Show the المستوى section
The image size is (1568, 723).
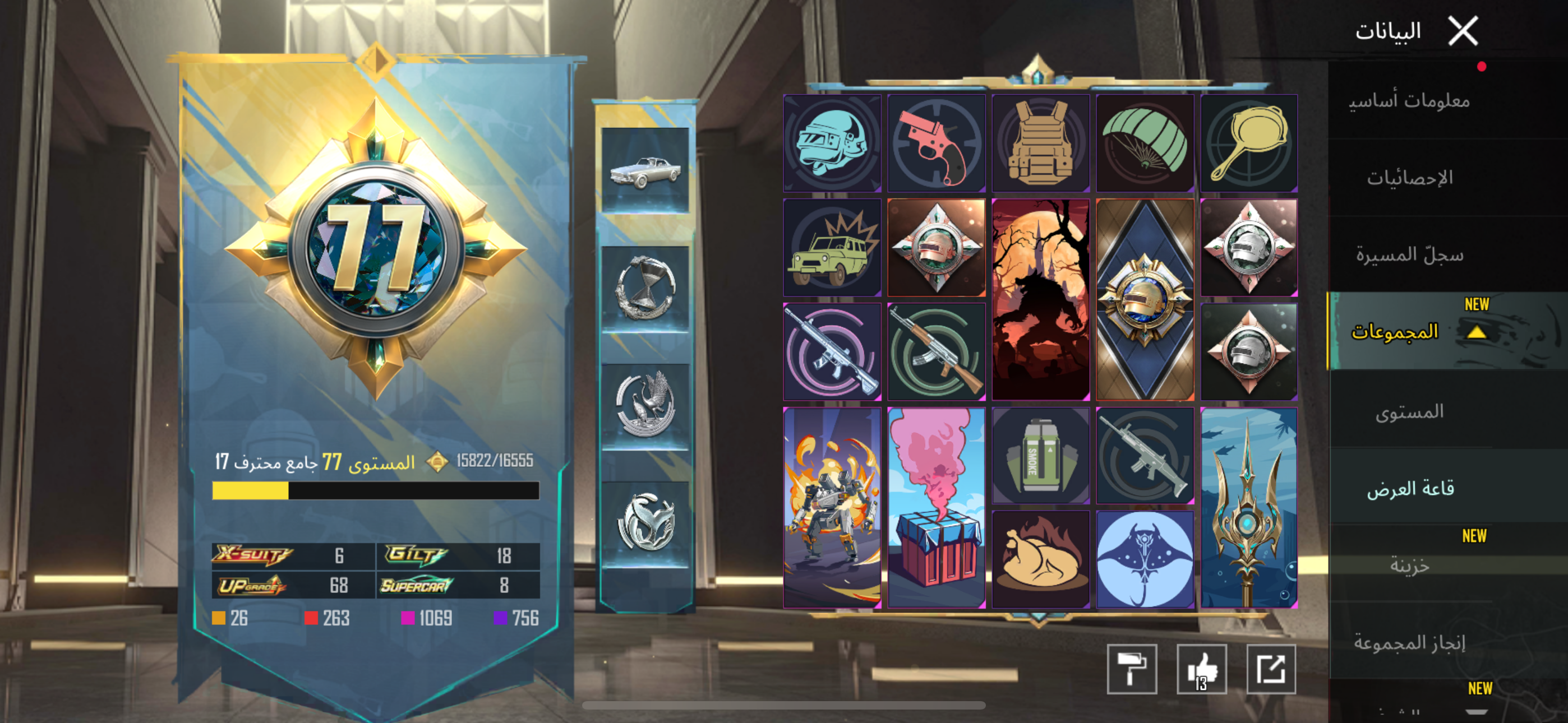(1409, 412)
